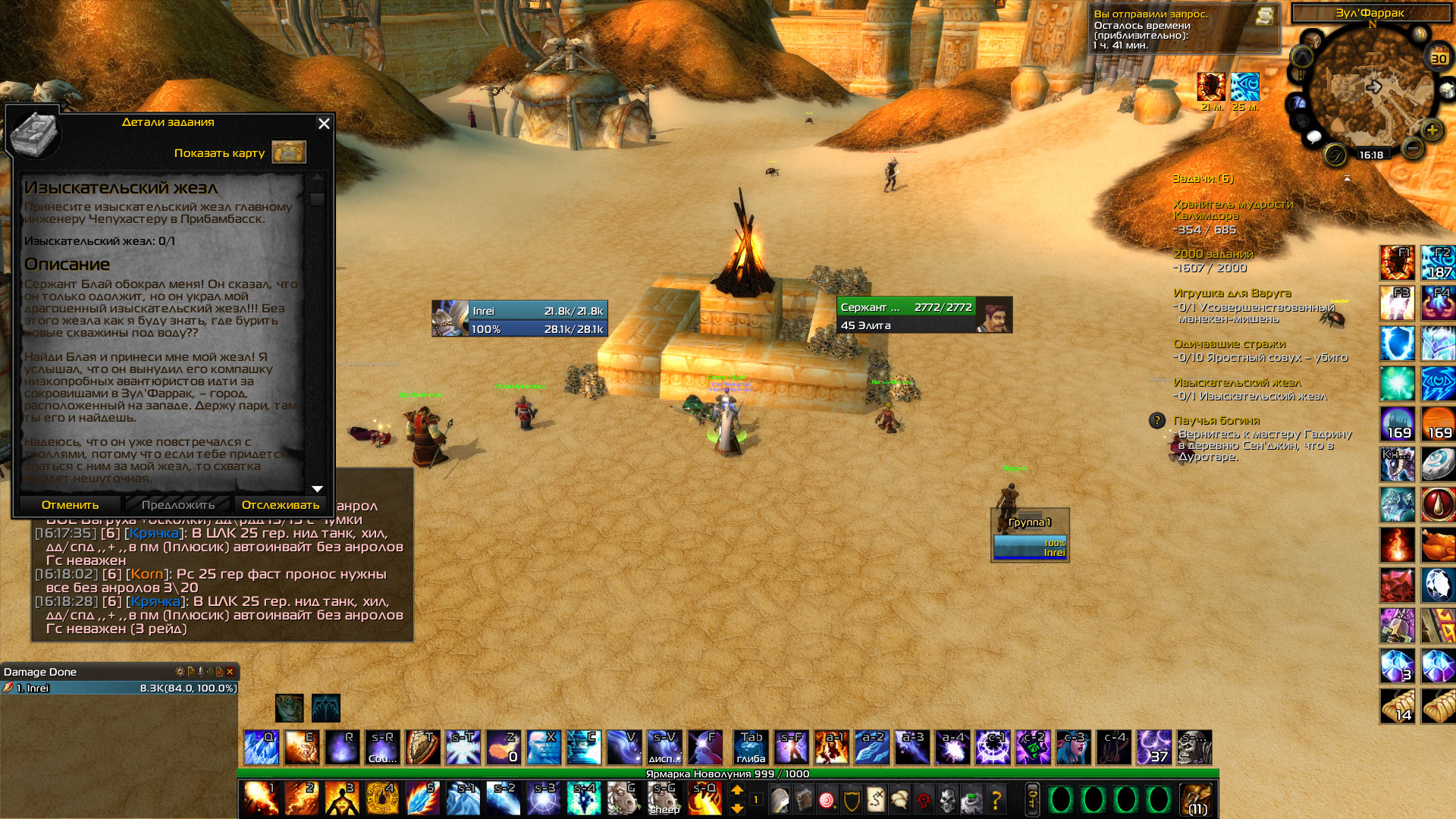The height and width of the screenshot is (819, 1456).
Task: Select "Паучья богиня" quest in the tracker
Action: (1216, 420)
